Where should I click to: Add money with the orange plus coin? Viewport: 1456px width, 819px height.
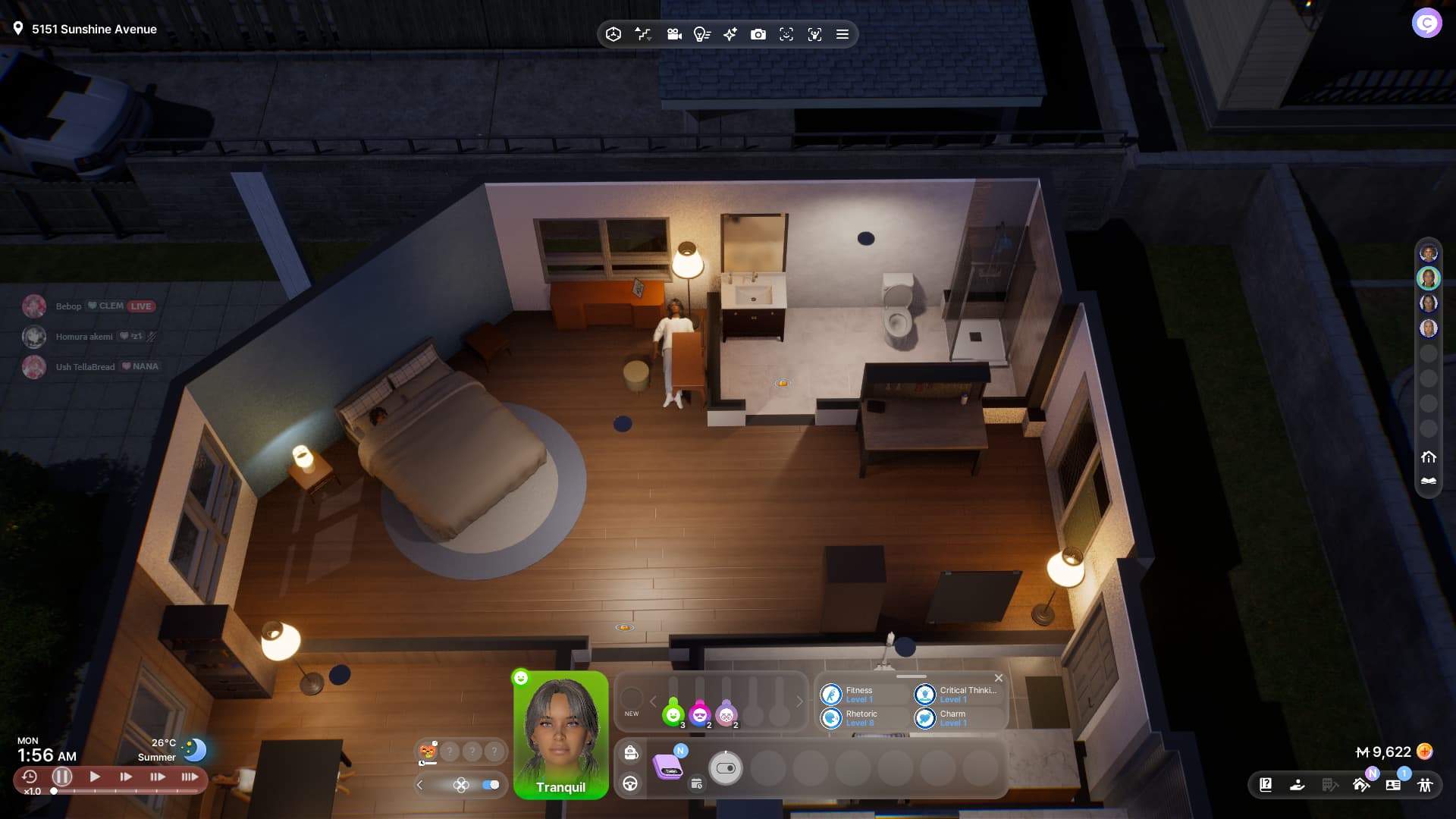(1425, 752)
